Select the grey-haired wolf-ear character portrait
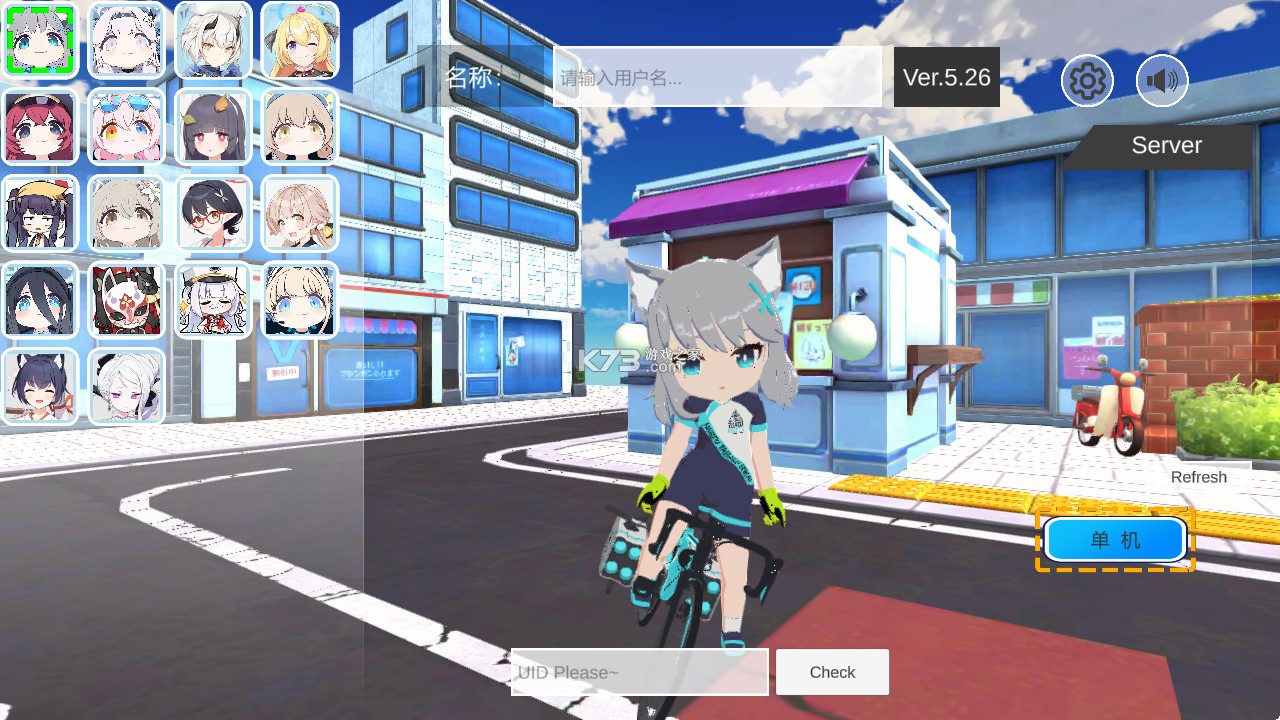The height and width of the screenshot is (720, 1280). [x=40, y=42]
